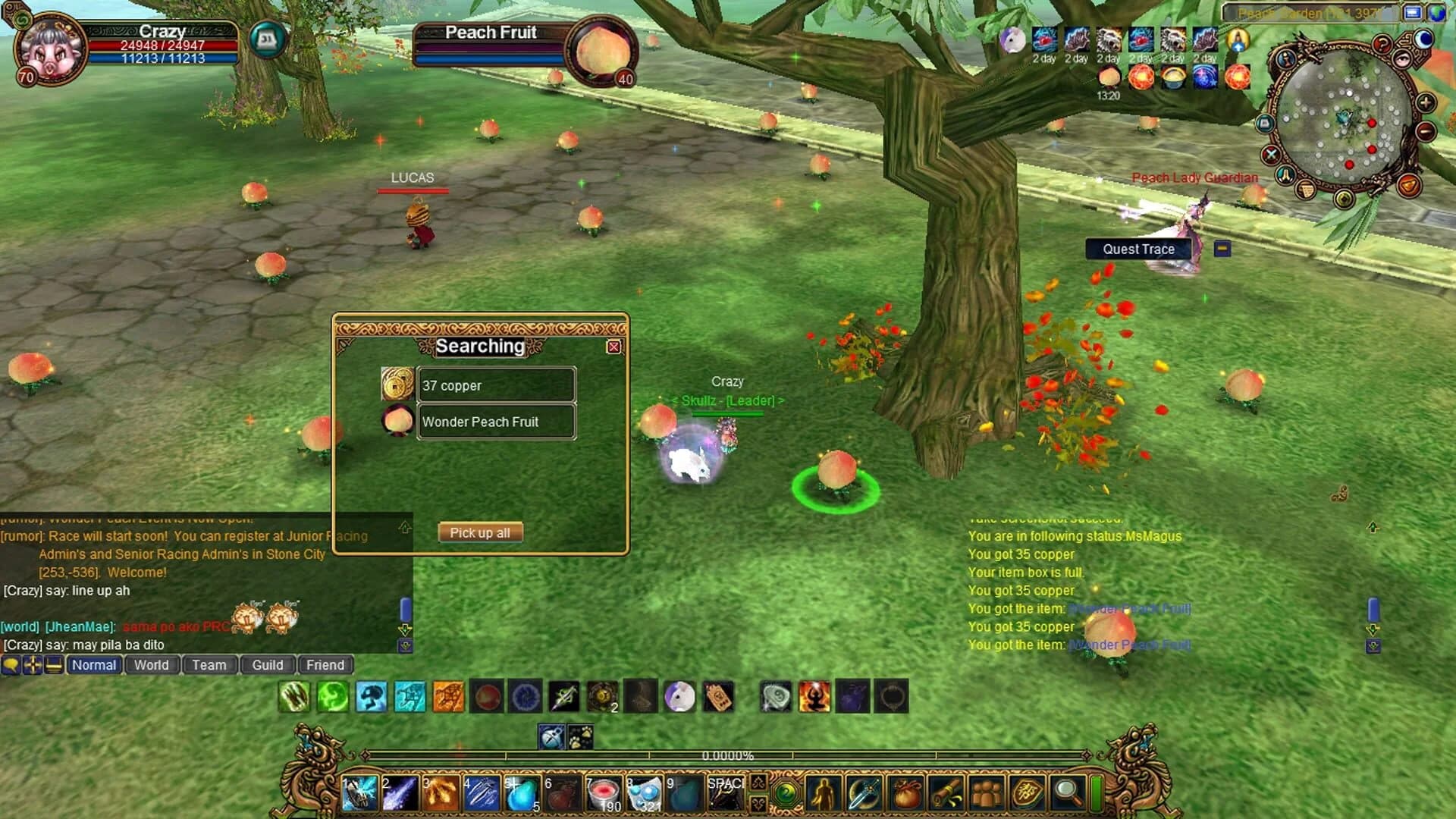Click the experience progress bar showing 0.0000%
This screenshot has height=819, width=1456.
click(728, 755)
